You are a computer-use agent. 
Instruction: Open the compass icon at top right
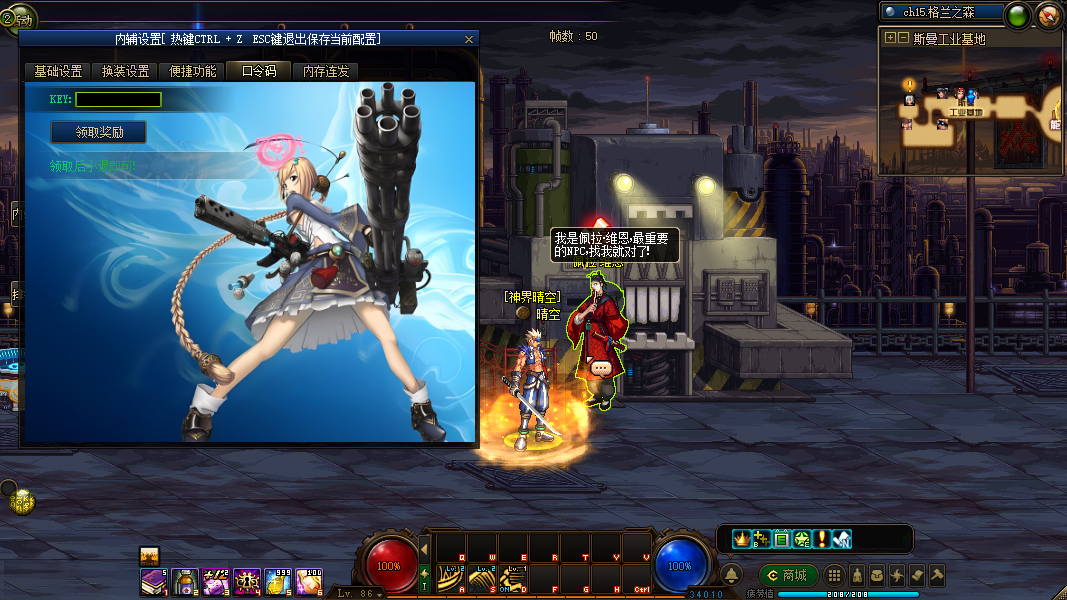pos(1048,14)
